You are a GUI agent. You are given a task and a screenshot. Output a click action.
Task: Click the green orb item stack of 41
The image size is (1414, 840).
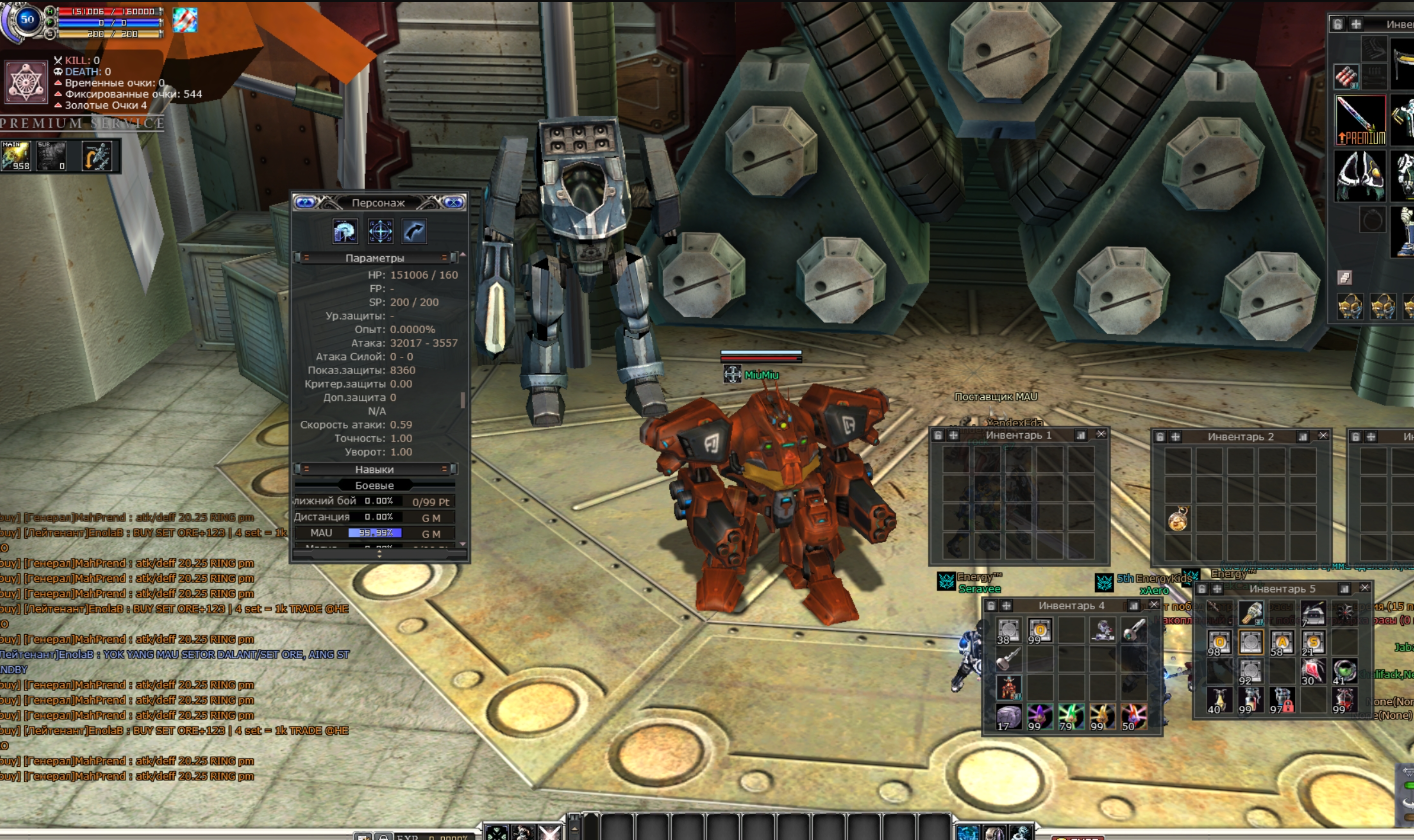pyautogui.click(x=1345, y=671)
